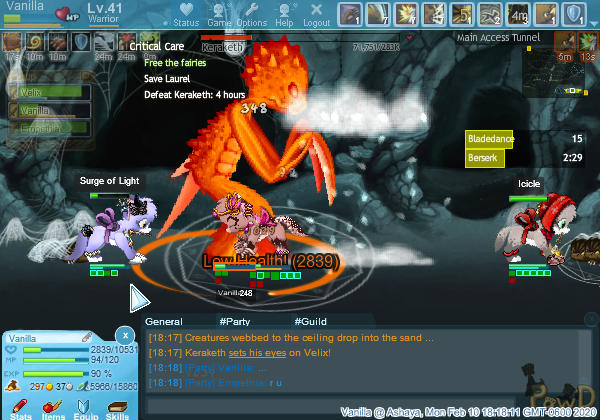Click the Berserk cooldown label

(x=484, y=157)
